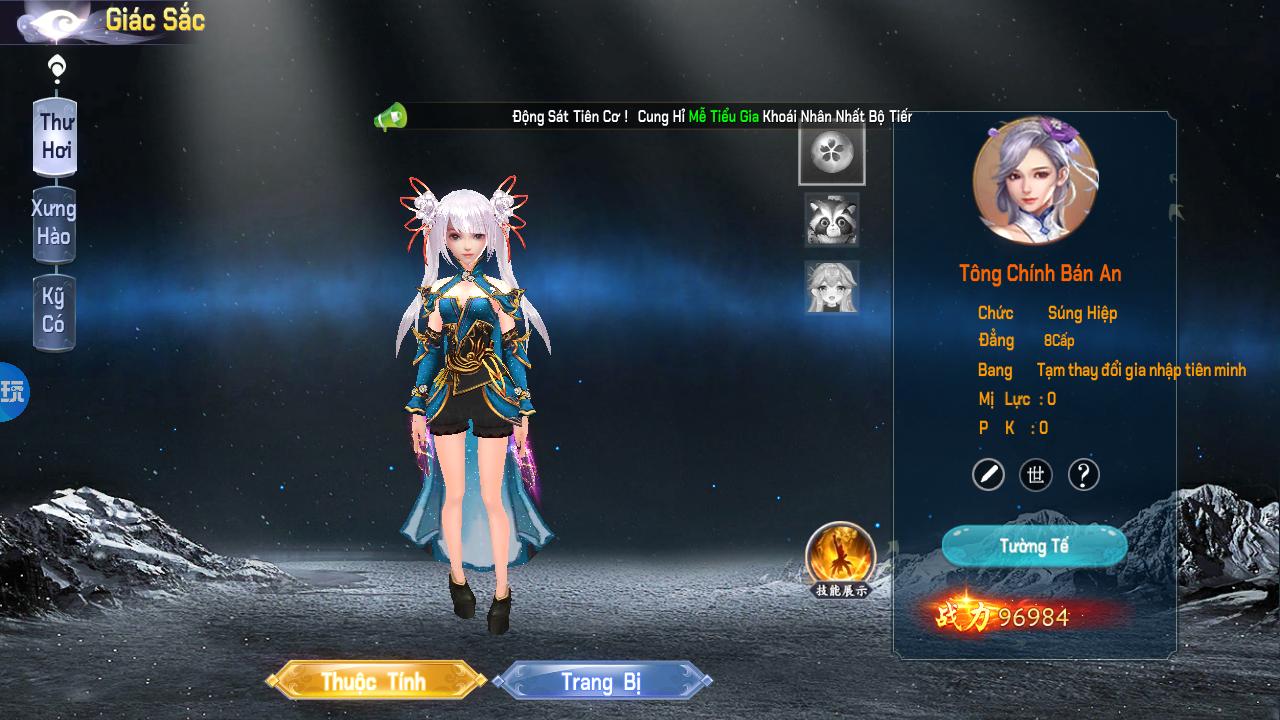Viewport: 1280px width, 720px height.
Task: Open the Thuộc Tính attributes panel
Action: 375,681
